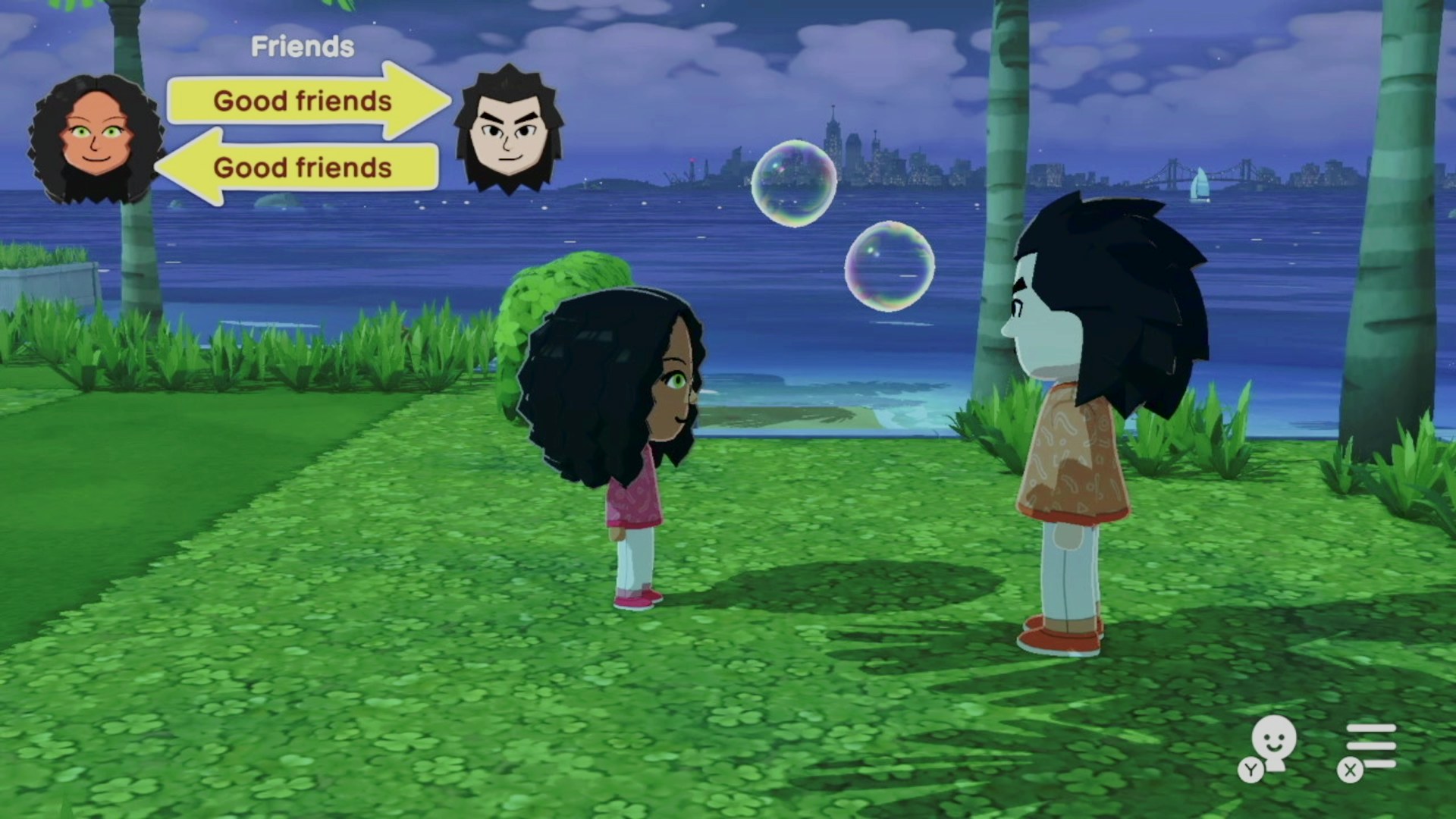The width and height of the screenshot is (1456, 819).
Task: Open the three-lines menu icon
Action: tap(1370, 746)
